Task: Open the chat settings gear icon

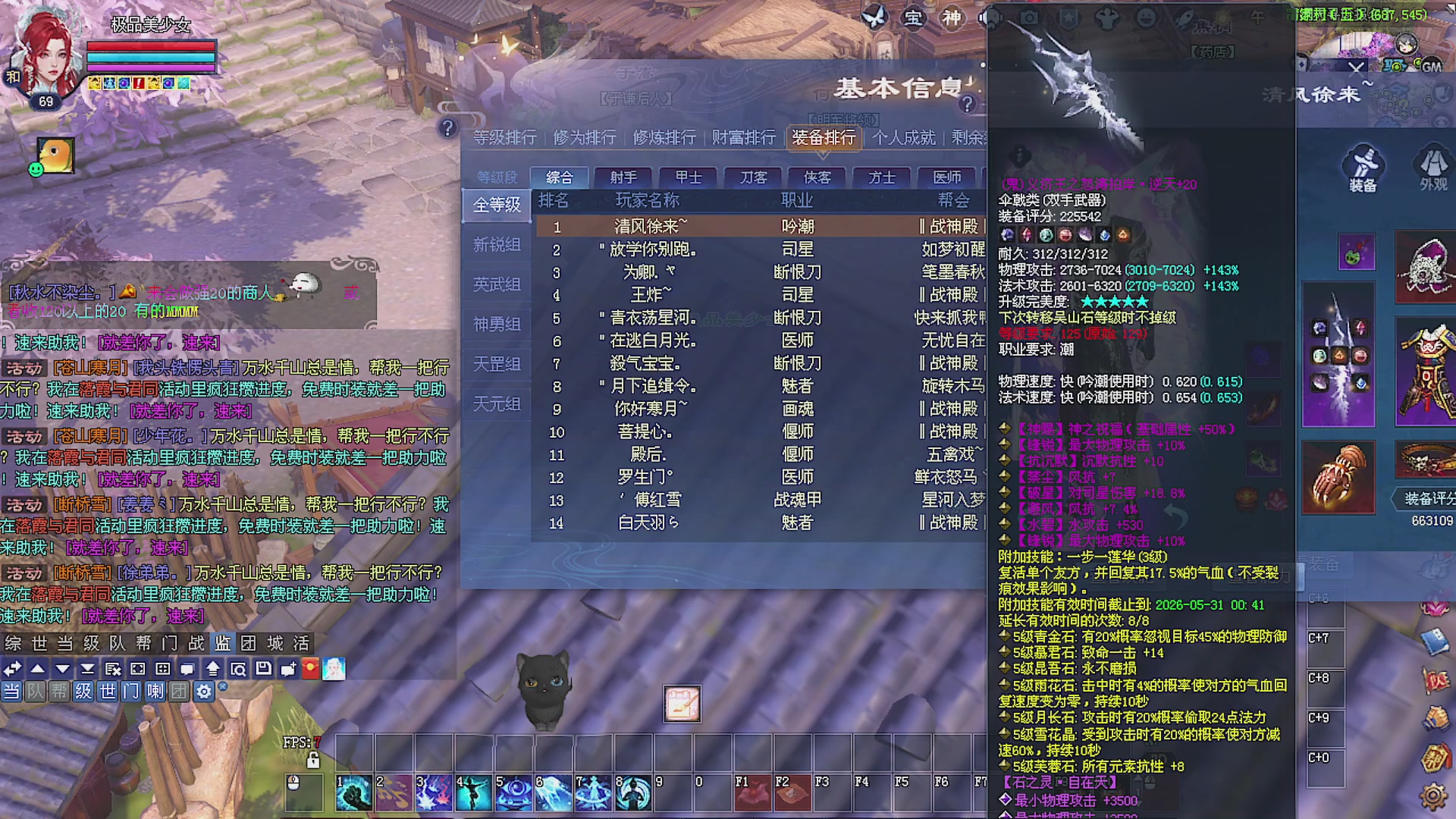Action: tap(203, 692)
